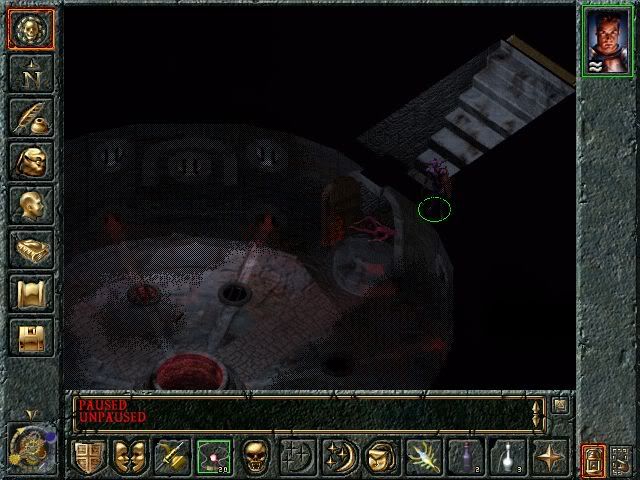The height and width of the screenshot is (480, 640).
Task: Activate the skull ability icon
Action: click(255, 457)
